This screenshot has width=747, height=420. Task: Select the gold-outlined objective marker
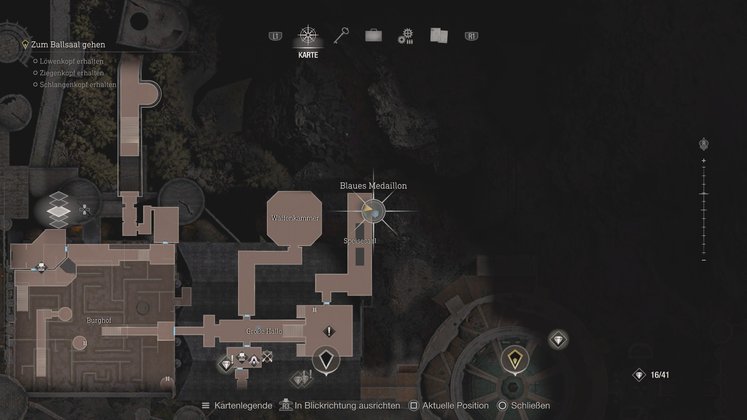[514, 359]
